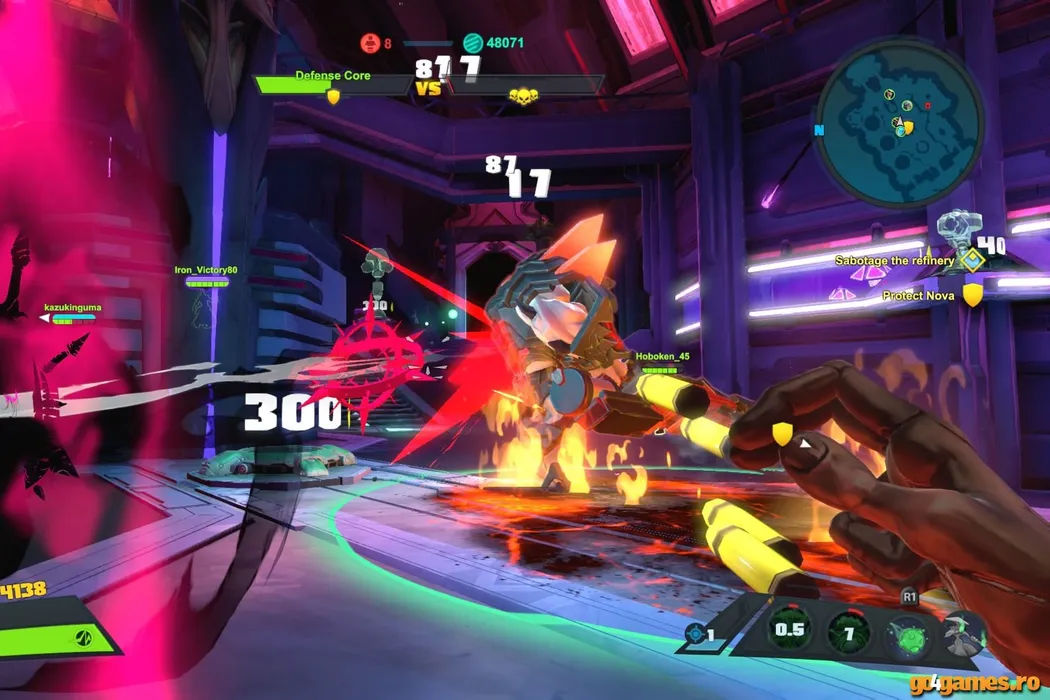Click the yellow skull enemy wave icon
The image size is (1050, 700).
(x=521, y=96)
